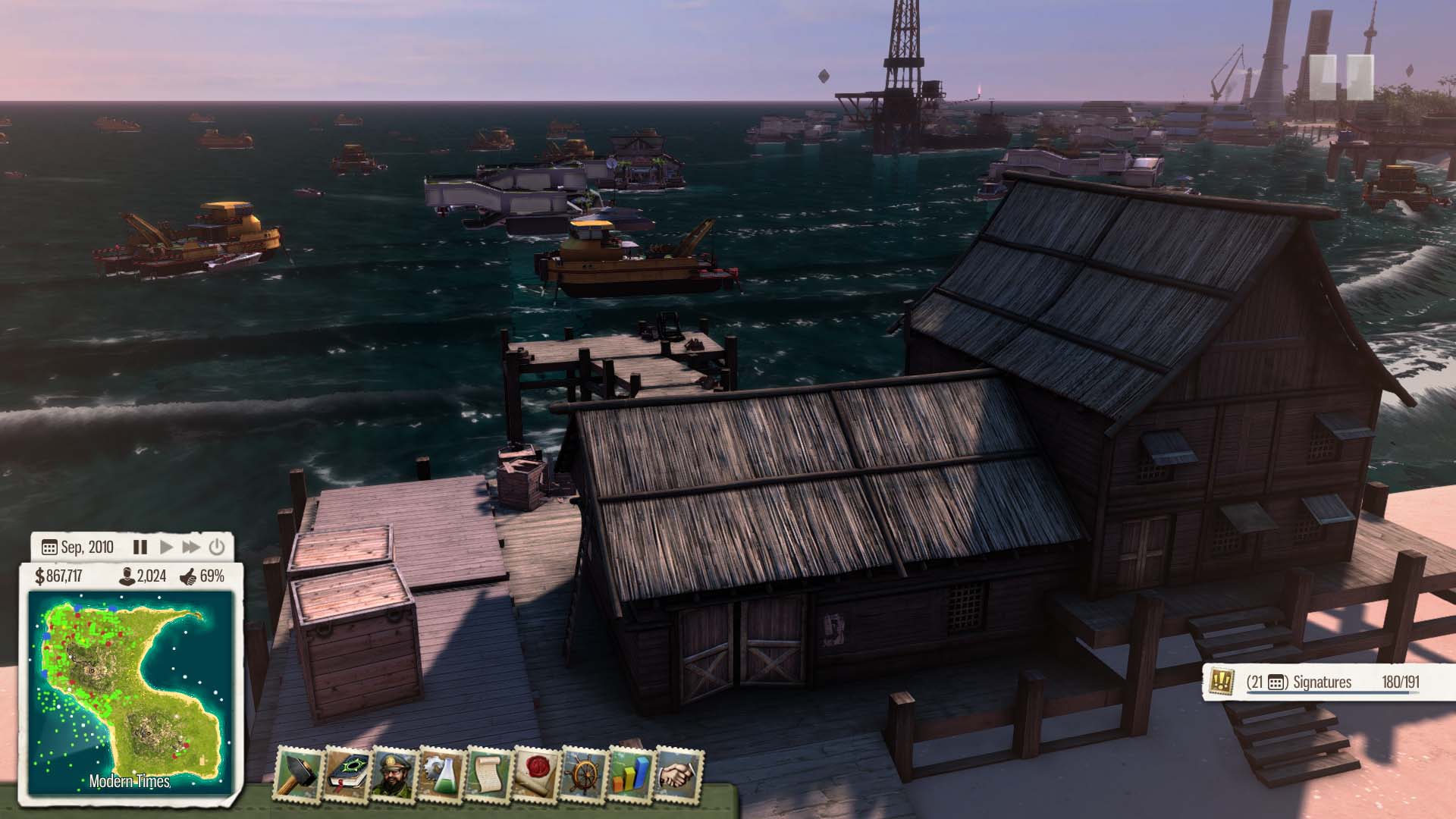Screen dimensions: 1456x819
Task: Open the edicts wax seal icon
Action: coord(537,774)
